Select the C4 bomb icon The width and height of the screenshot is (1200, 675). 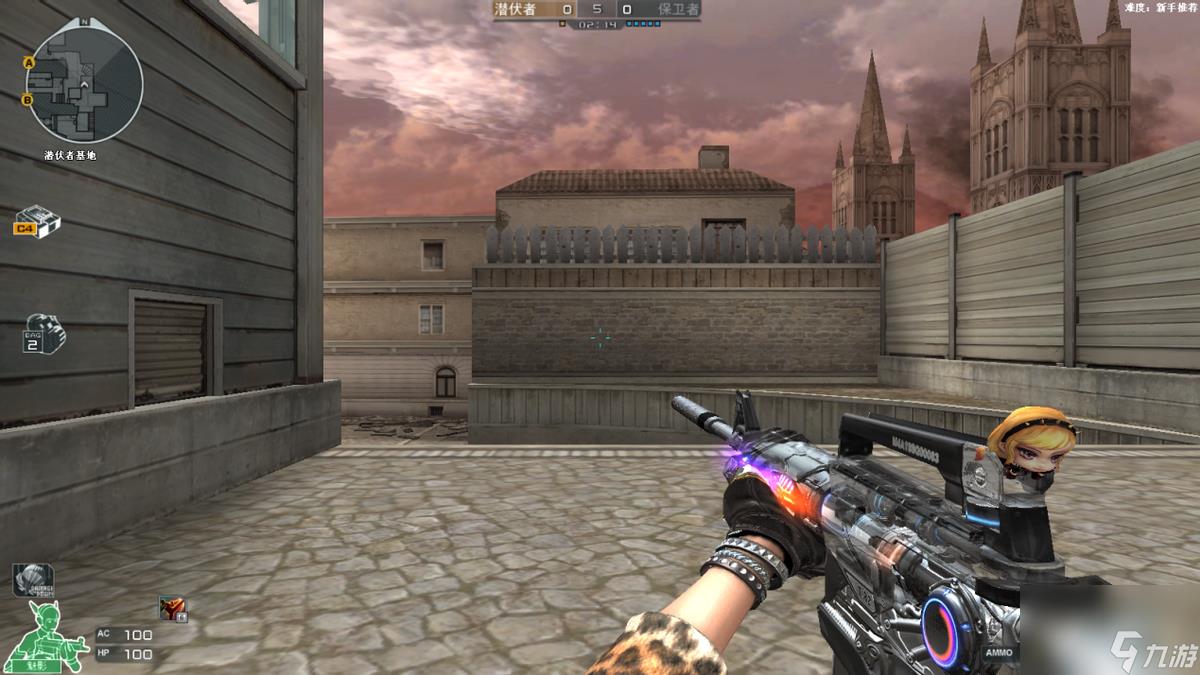click(37, 219)
